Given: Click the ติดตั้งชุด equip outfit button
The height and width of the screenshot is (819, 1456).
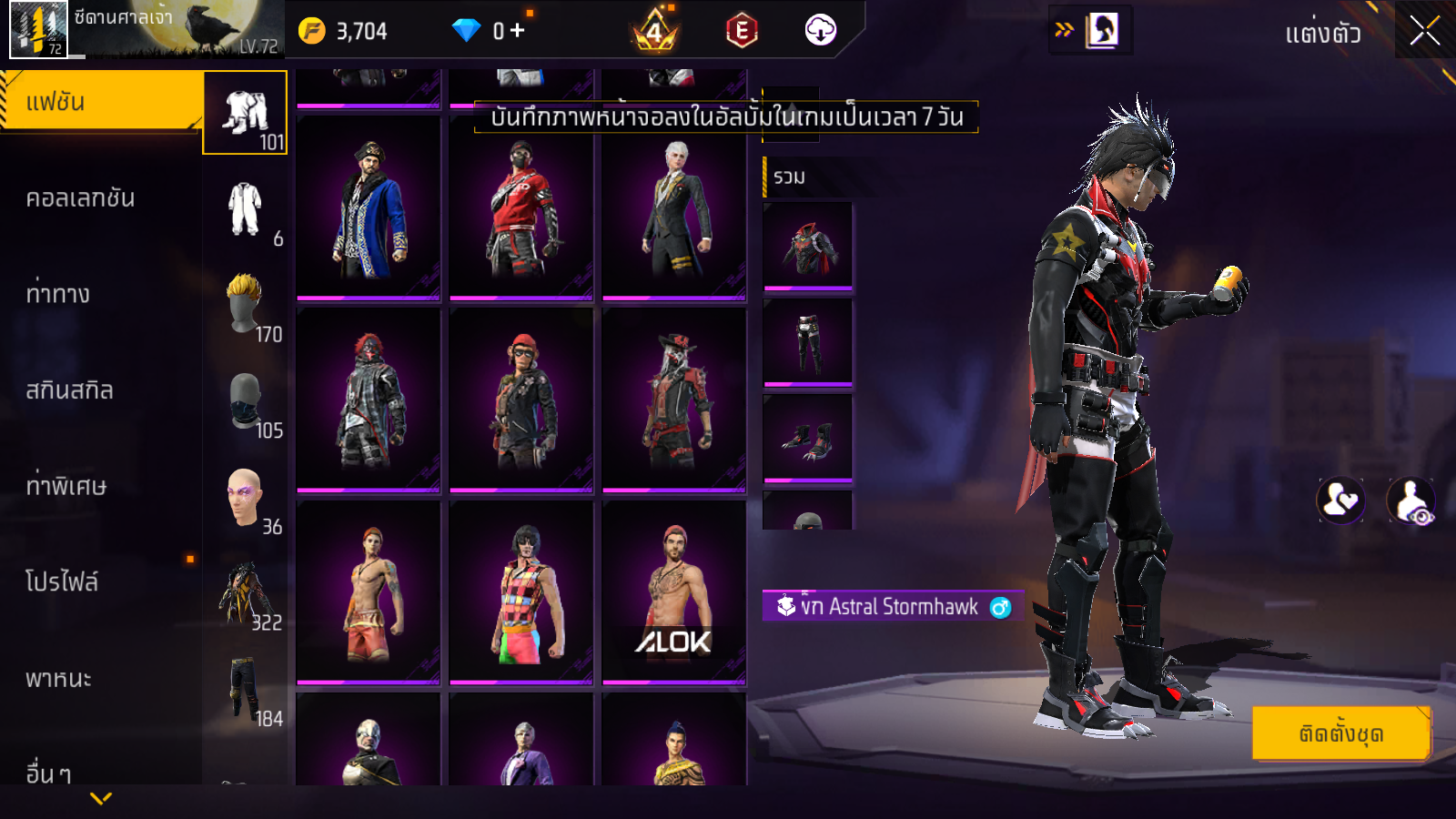Looking at the screenshot, I should [x=1341, y=733].
